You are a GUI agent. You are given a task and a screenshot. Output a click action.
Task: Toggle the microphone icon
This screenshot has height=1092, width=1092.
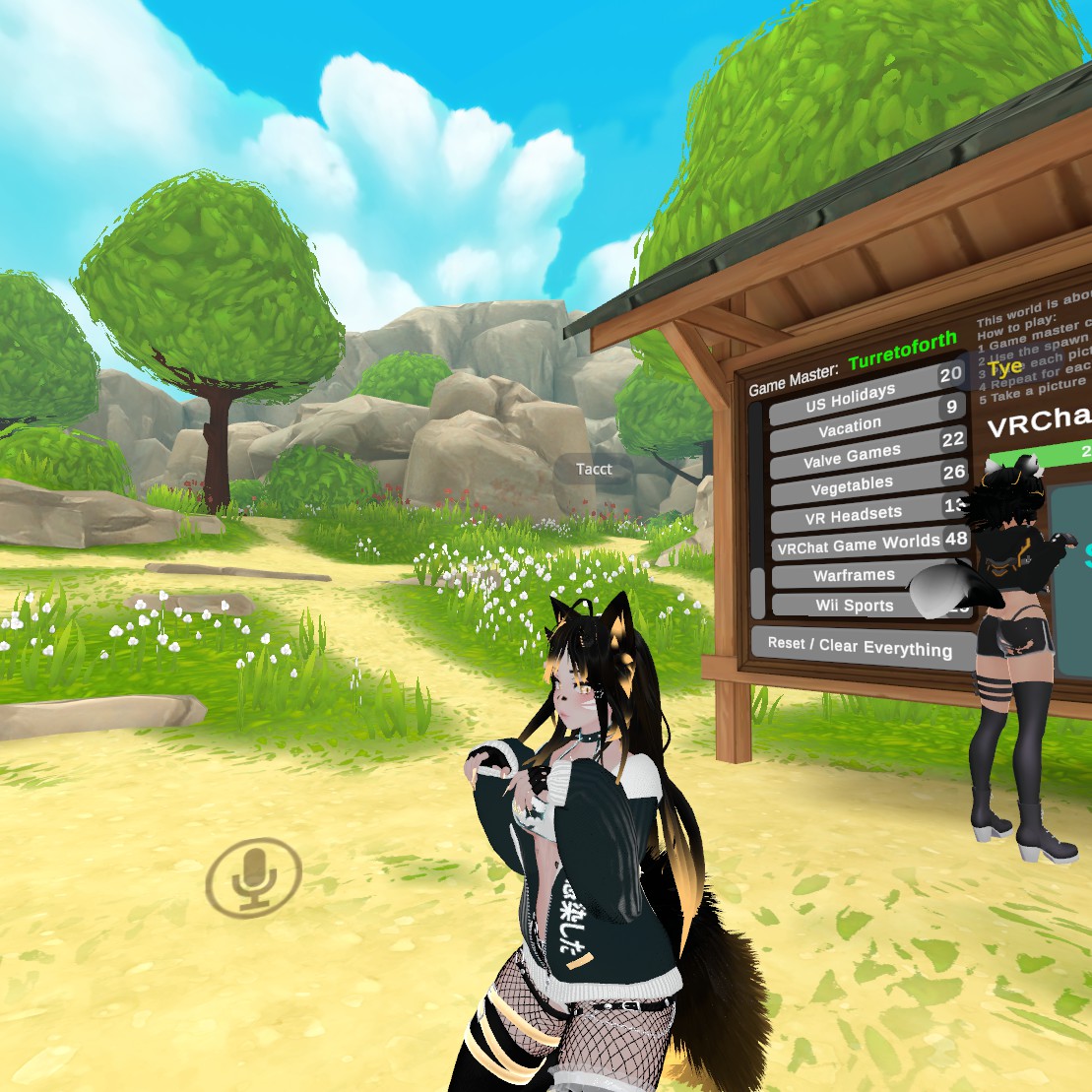(254, 874)
